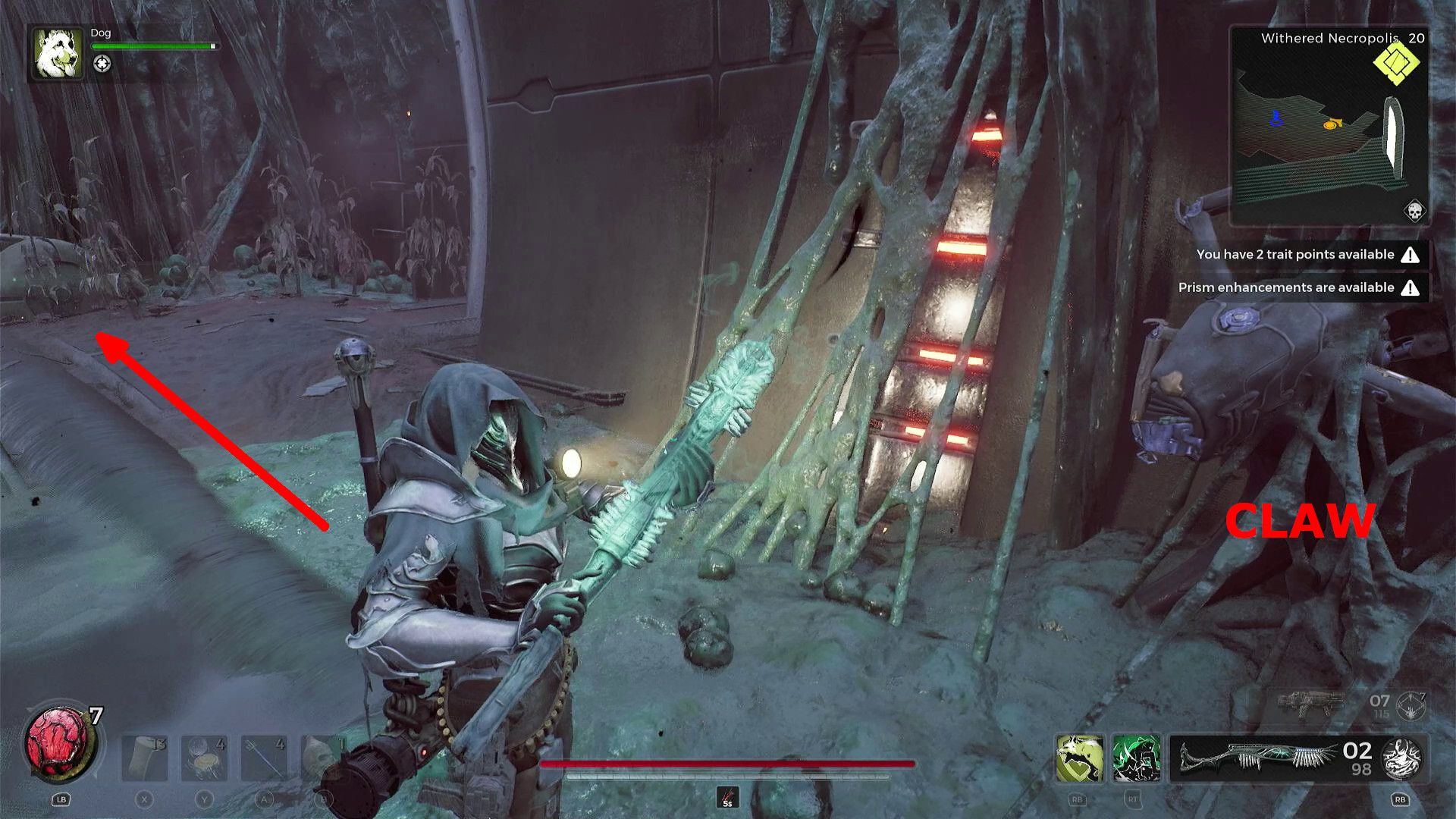
Task: Click the warning triangle beside trait points notice
Action: (x=1410, y=255)
